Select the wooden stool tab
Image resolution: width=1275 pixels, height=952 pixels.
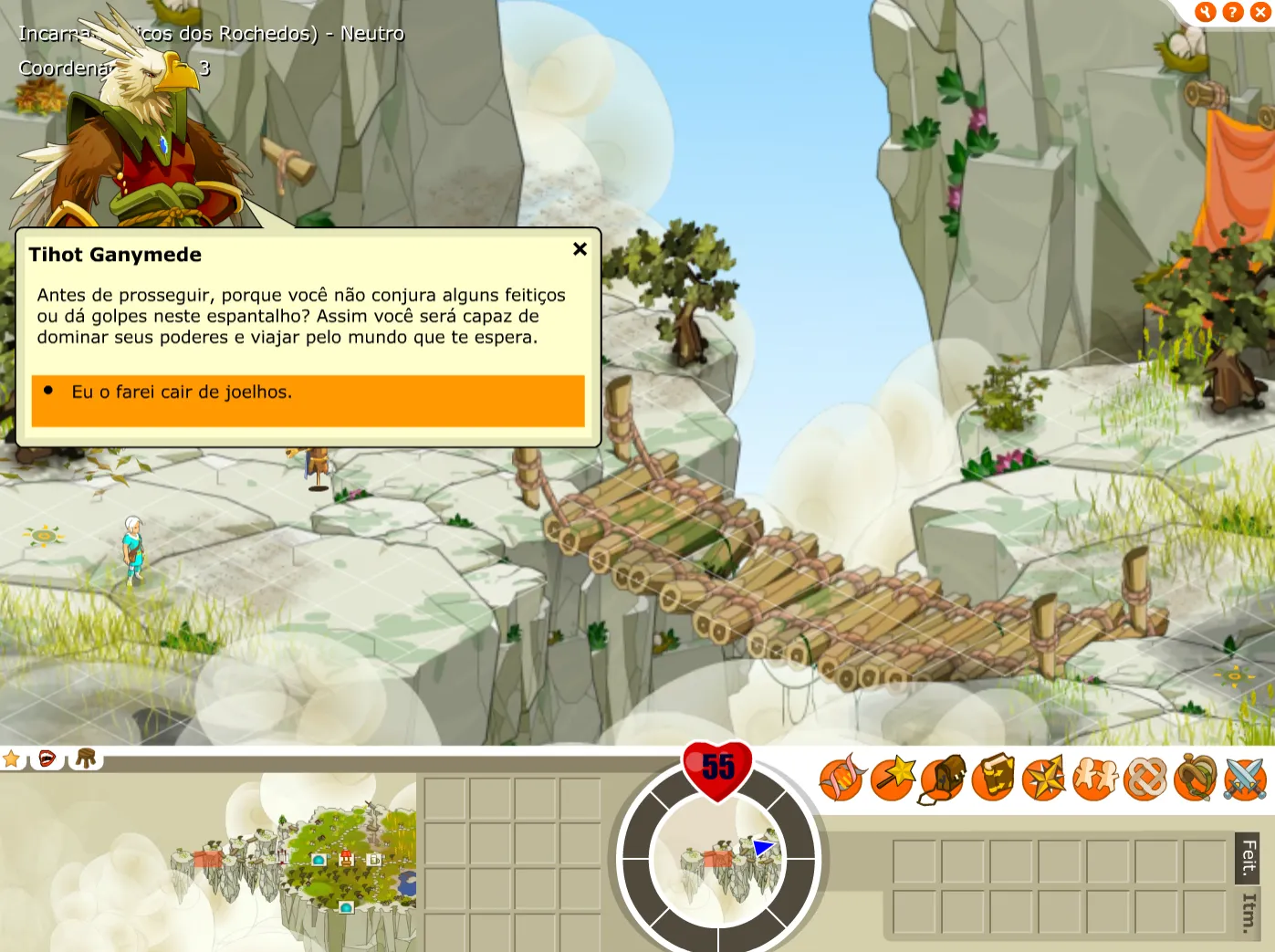[86, 758]
